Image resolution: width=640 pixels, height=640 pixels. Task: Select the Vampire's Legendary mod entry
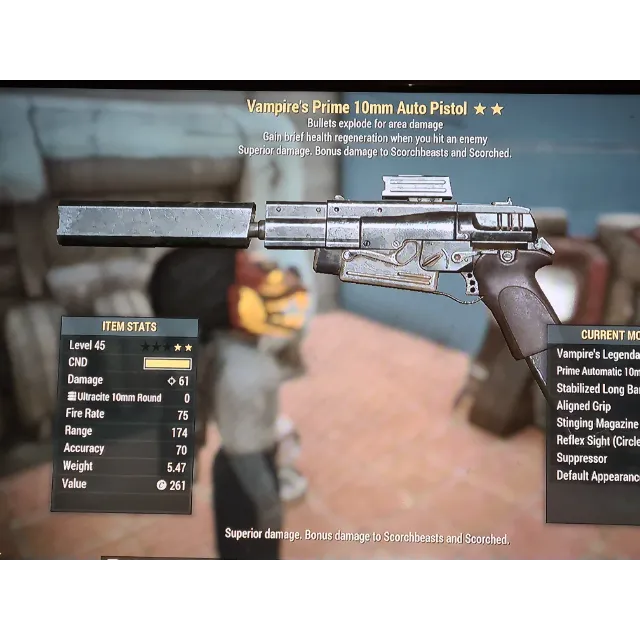[597, 354]
